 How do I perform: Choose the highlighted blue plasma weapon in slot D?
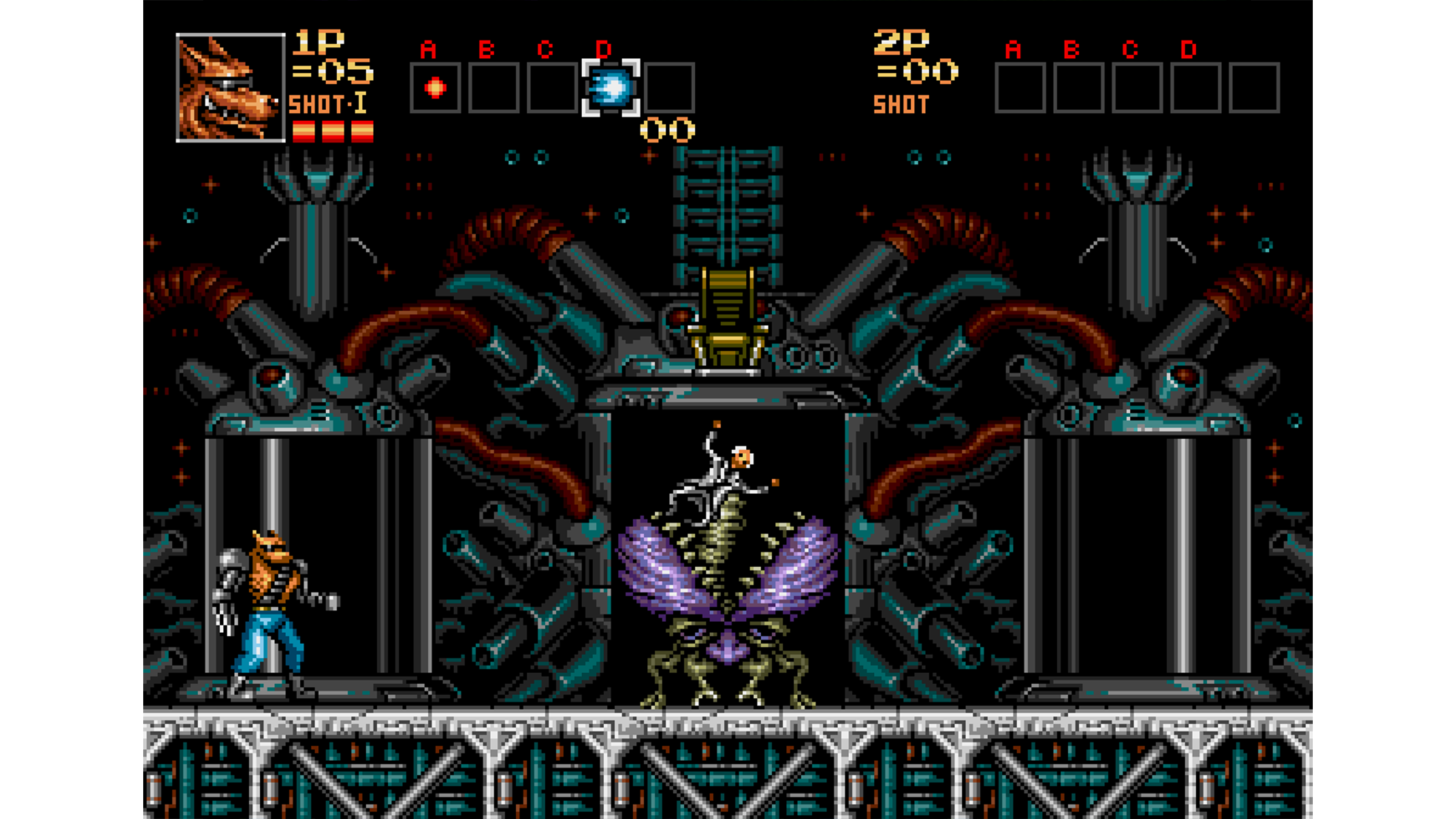[610, 88]
